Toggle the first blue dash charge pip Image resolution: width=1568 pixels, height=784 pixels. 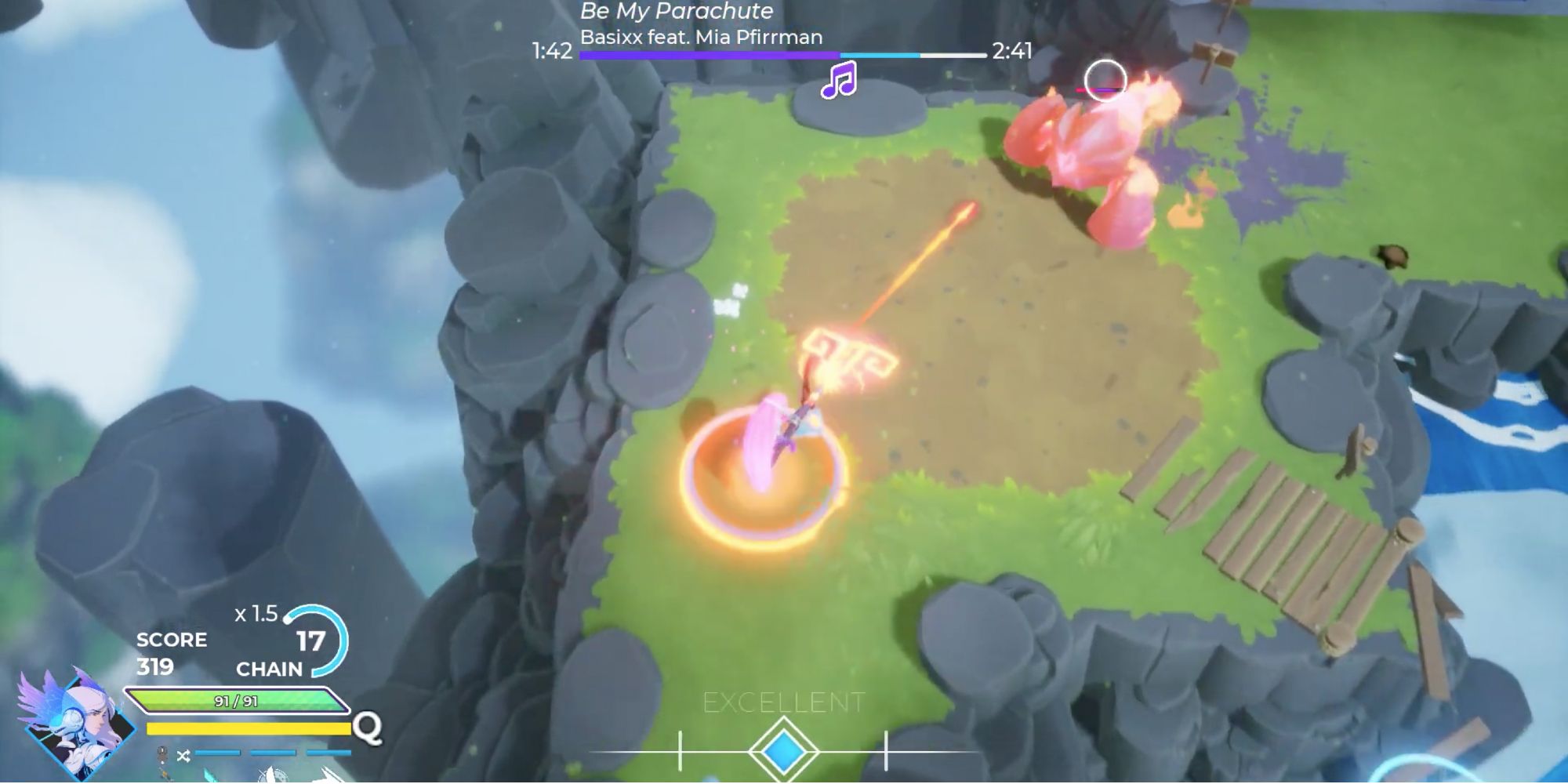point(217,753)
